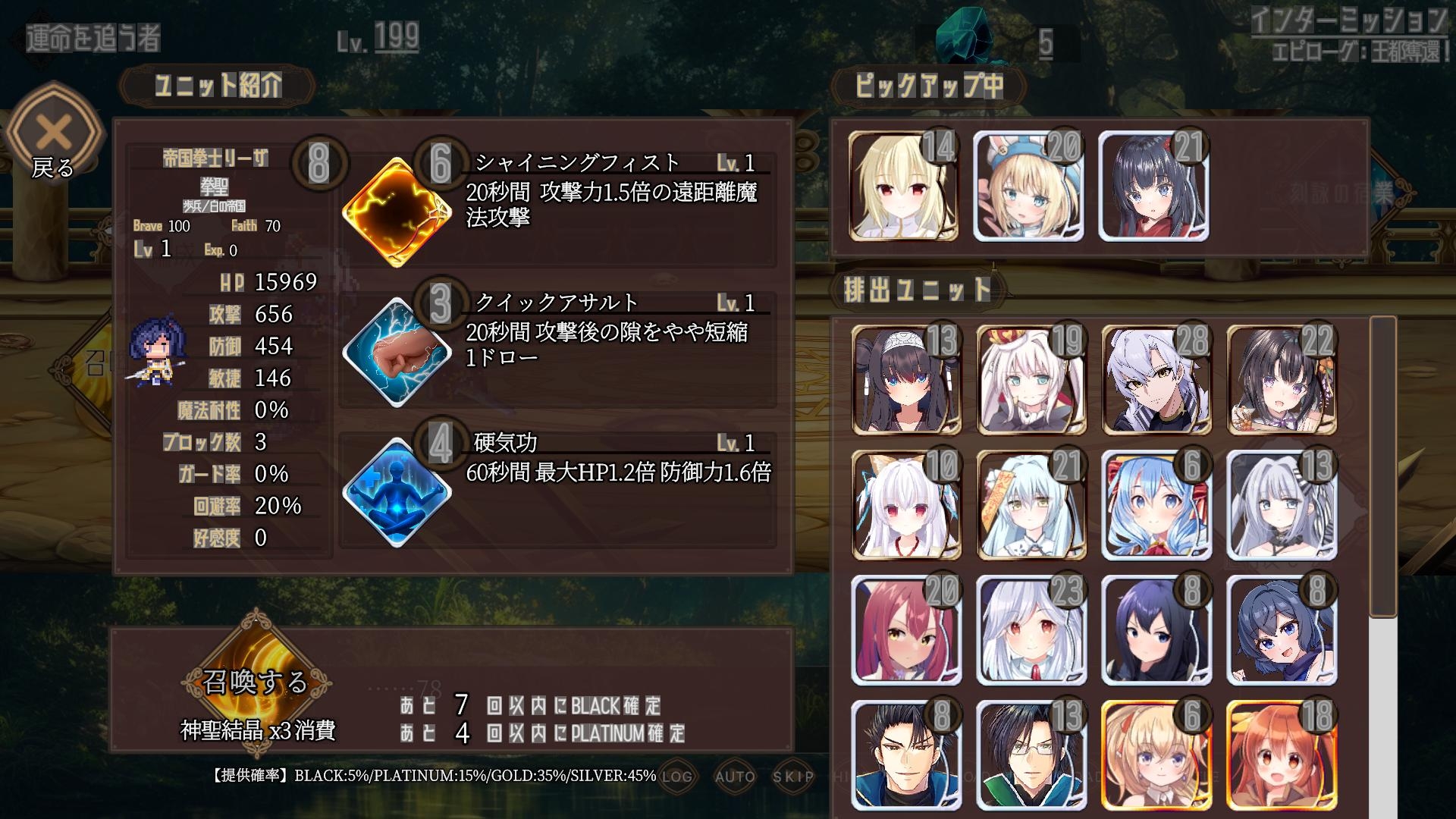Select blue twin-tail unit with cost 6
Screen dimensions: 1456x819
click(1156, 505)
